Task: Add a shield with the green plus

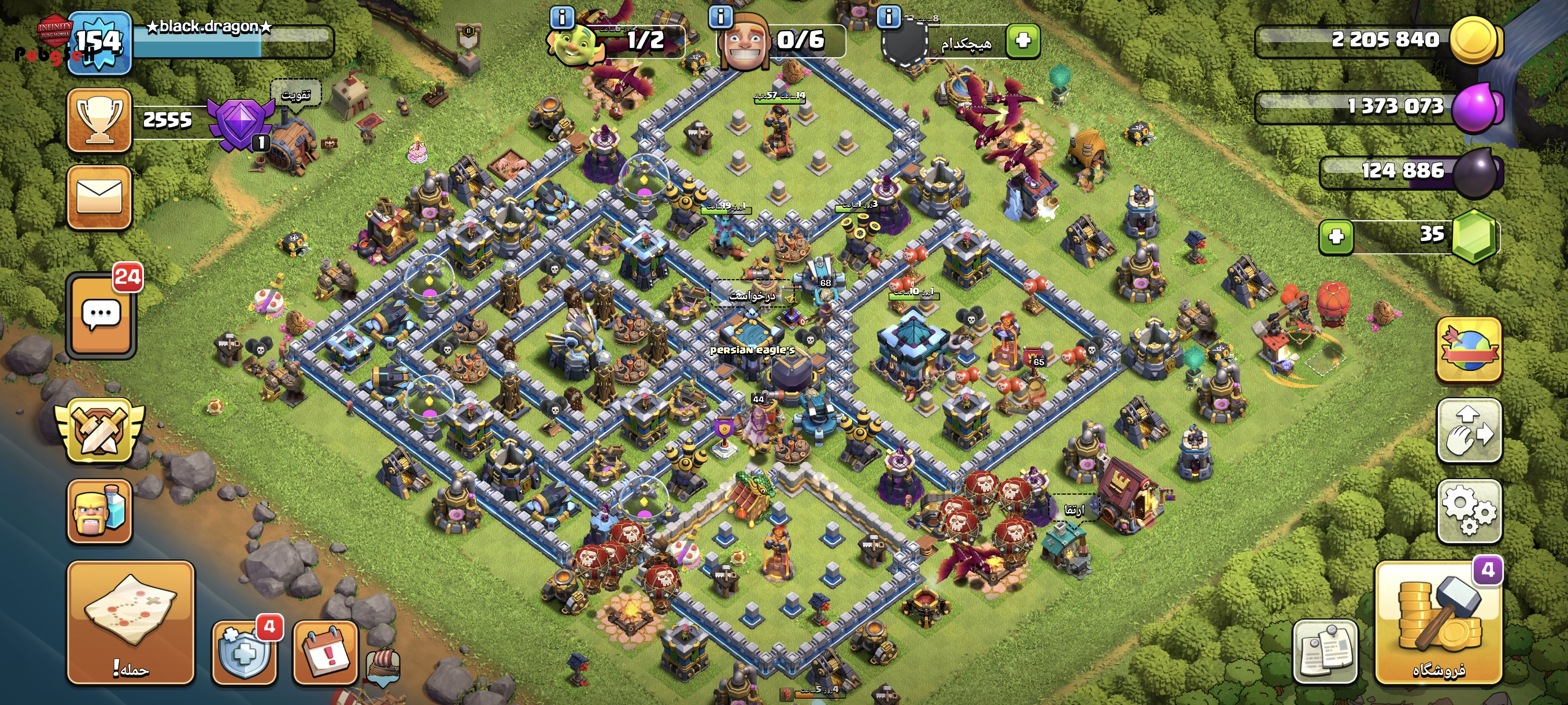Action: point(1023,41)
